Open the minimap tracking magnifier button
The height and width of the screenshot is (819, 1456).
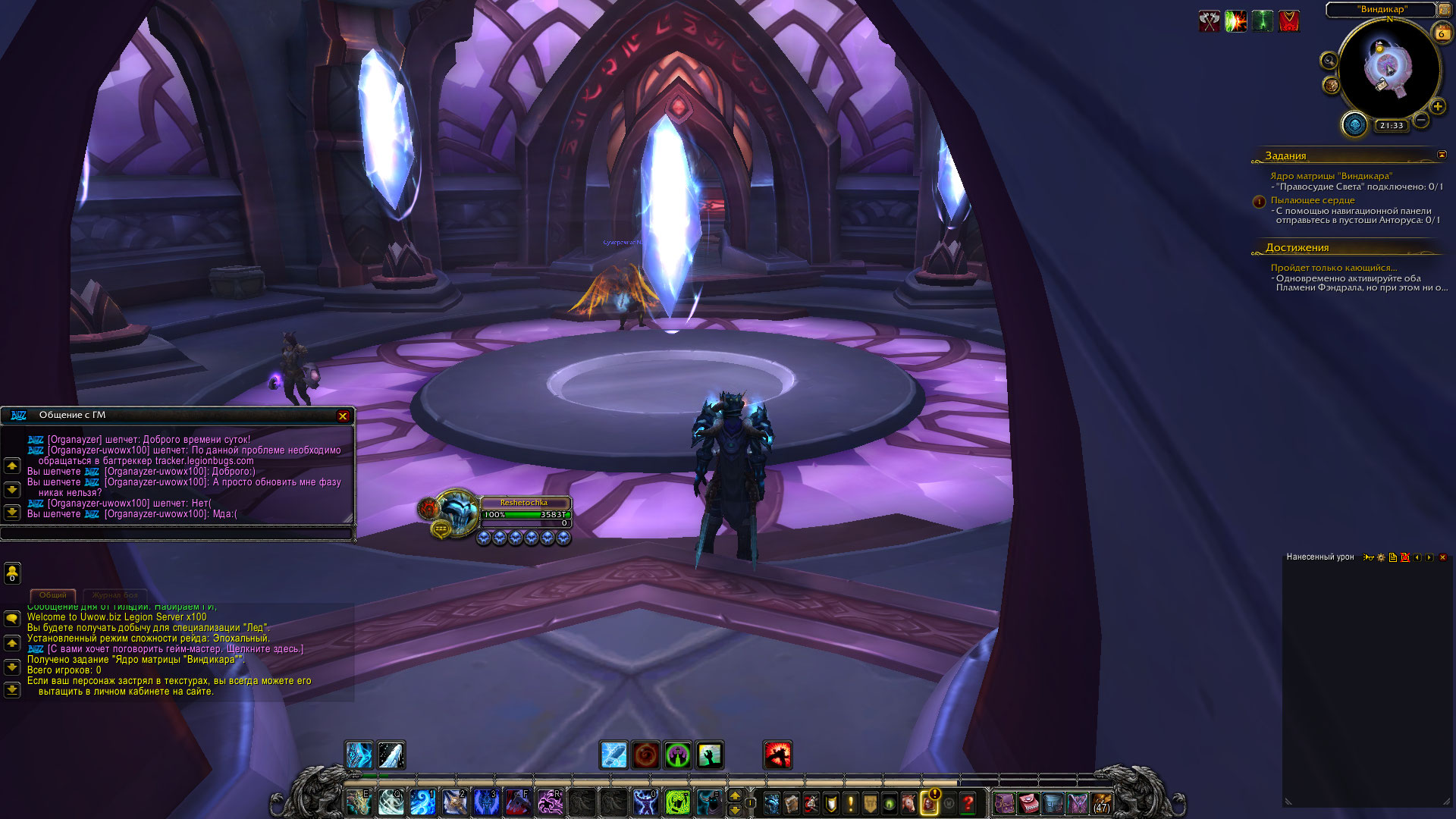[x=1329, y=61]
